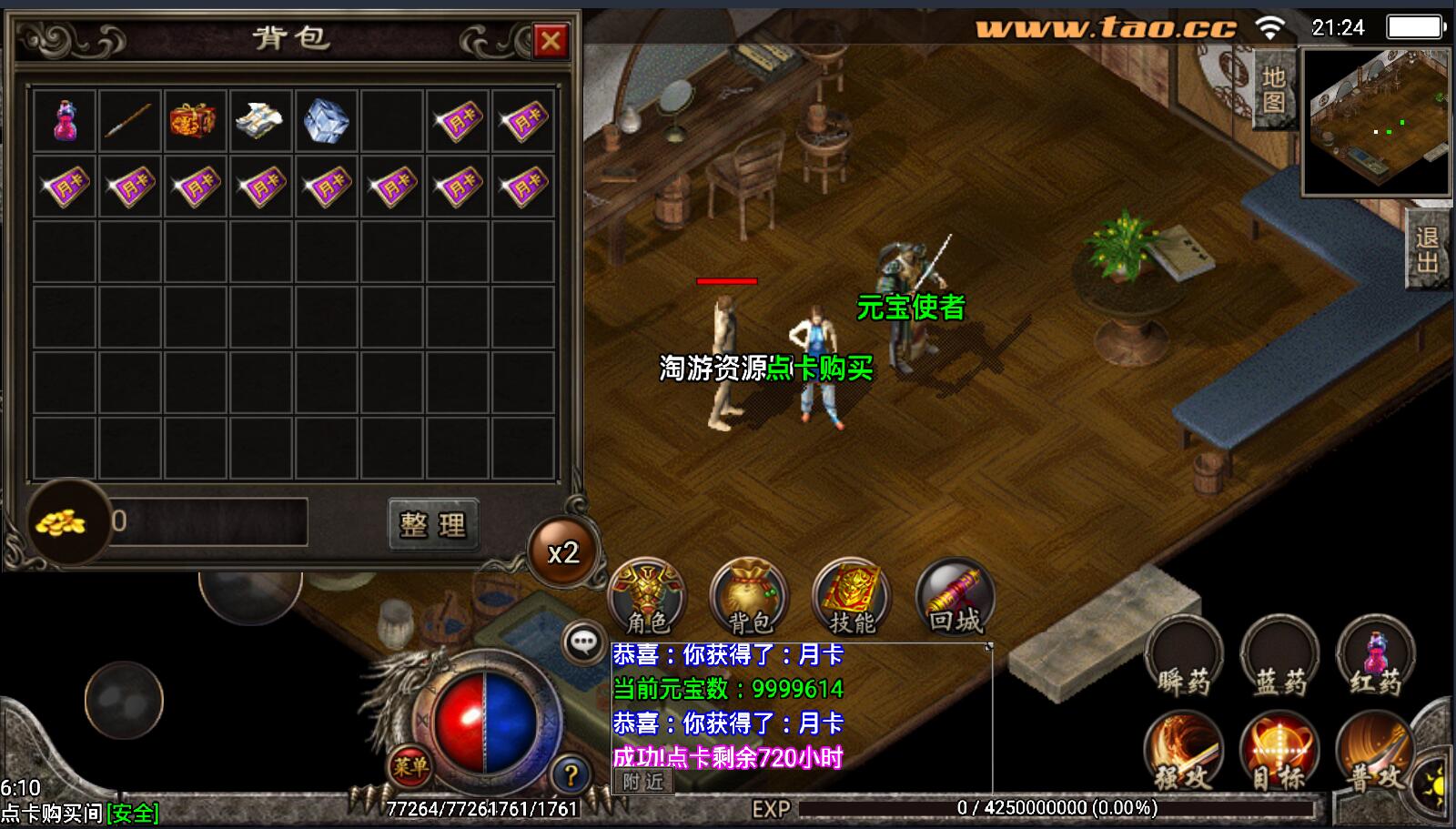This screenshot has width=1456, height=829.
Task: Toggle the x2 speed button
Action: tap(563, 552)
